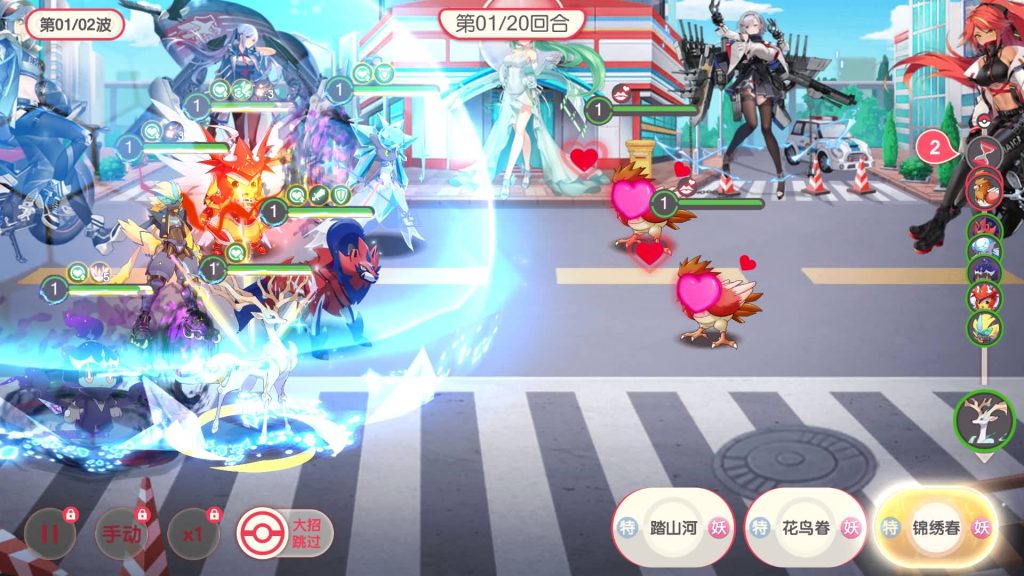Use the 踏山河 skill
This screenshot has height=576, width=1024.
pyautogui.click(x=672, y=528)
